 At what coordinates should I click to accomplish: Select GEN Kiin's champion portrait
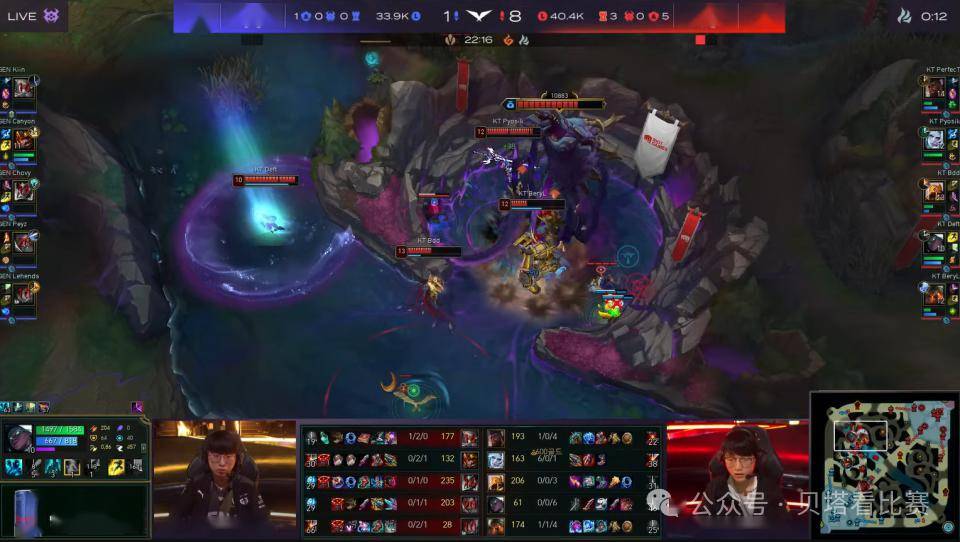pos(23,88)
